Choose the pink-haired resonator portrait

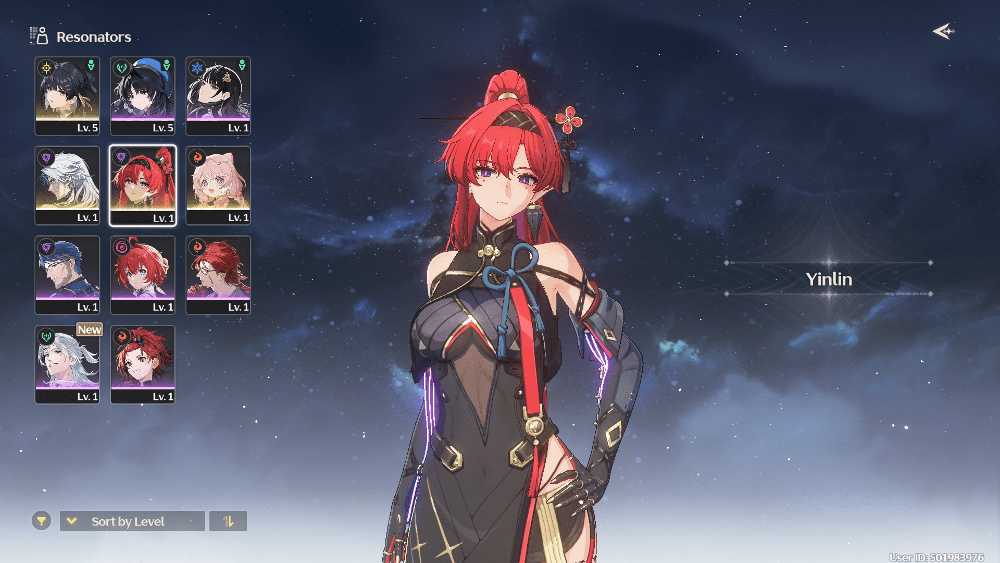(x=218, y=185)
